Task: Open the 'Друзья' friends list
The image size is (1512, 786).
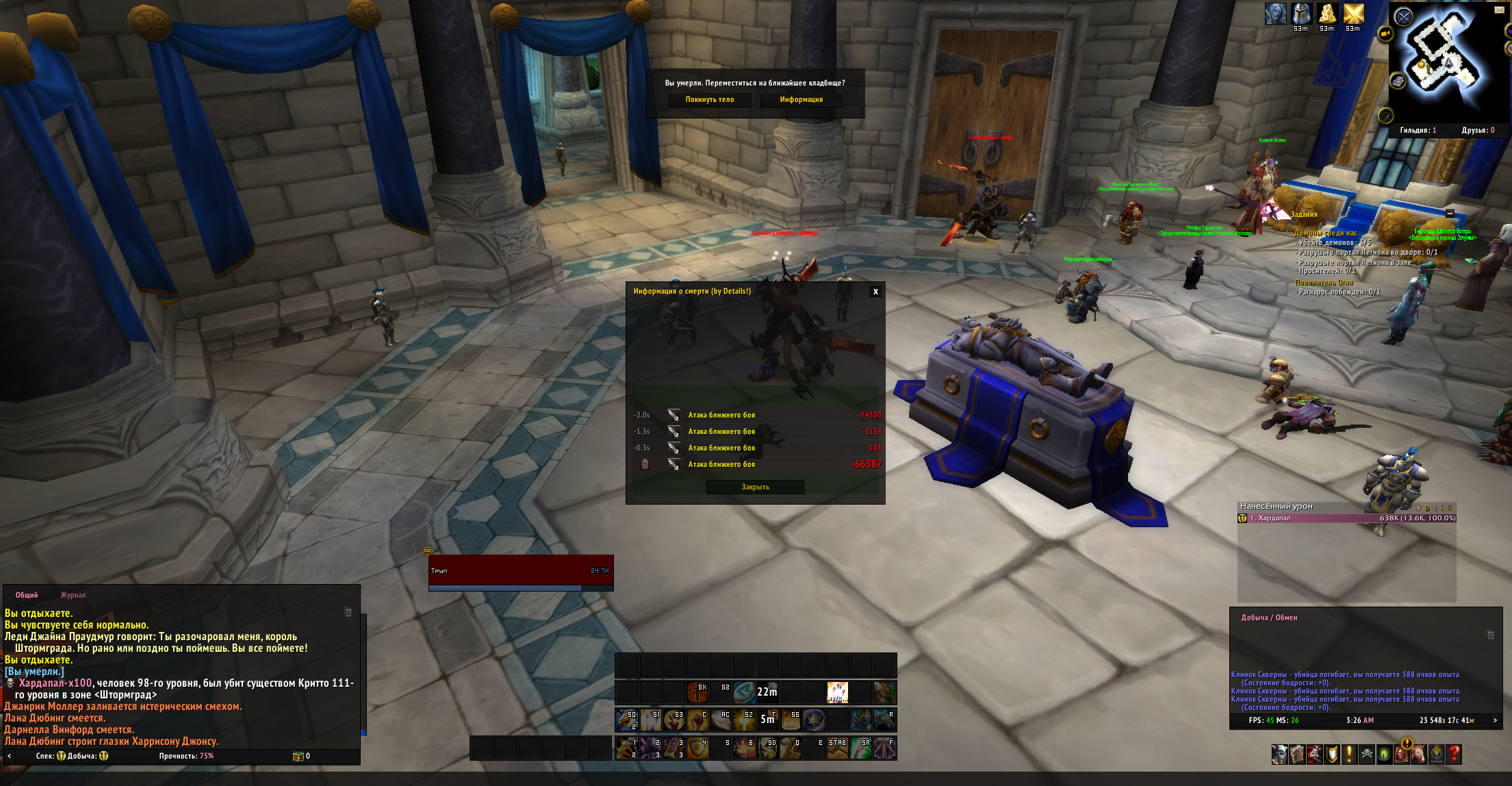Action: click(x=1478, y=130)
